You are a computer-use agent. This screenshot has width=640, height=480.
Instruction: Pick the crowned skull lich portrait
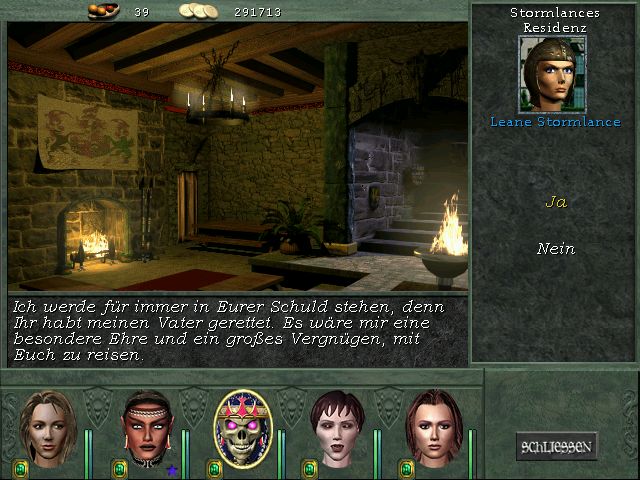(x=241, y=428)
